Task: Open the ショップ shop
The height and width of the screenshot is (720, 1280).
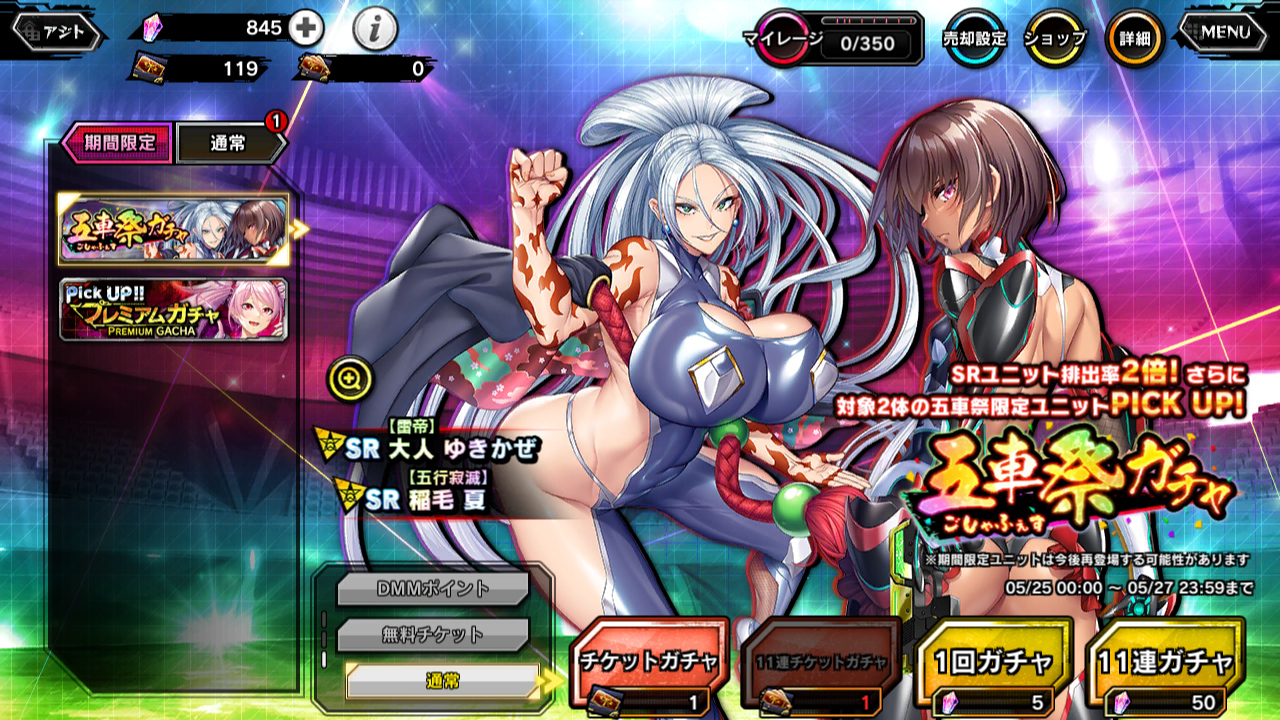Action: pos(1055,39)
